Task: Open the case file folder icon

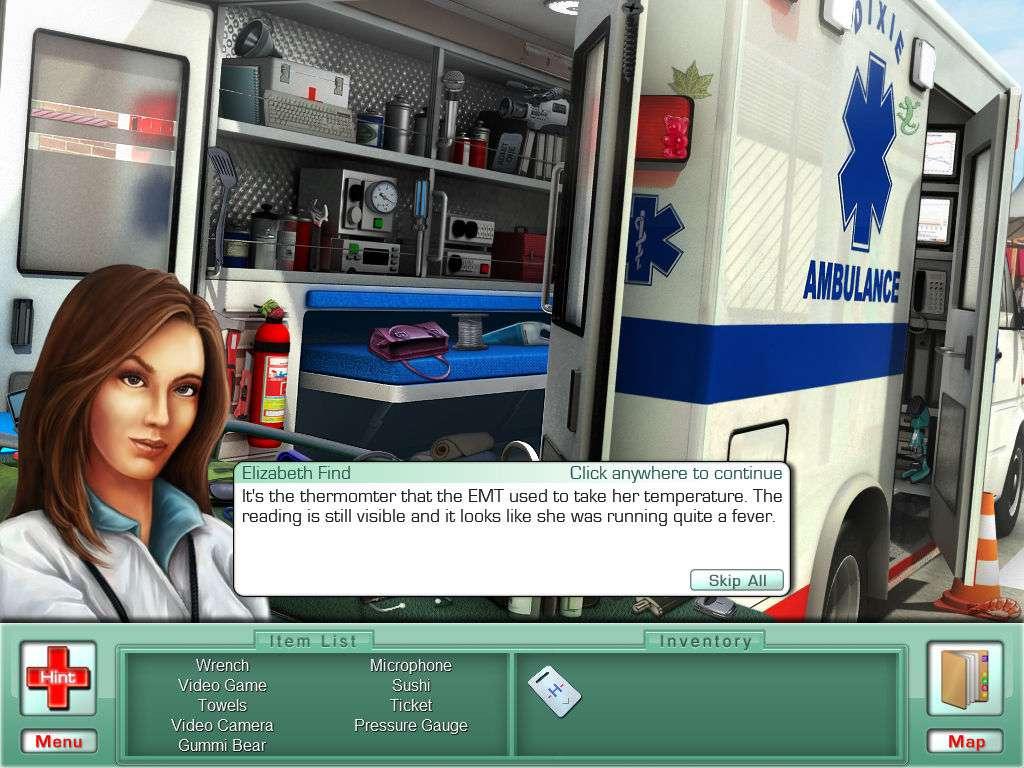Action: pos(965,678)
